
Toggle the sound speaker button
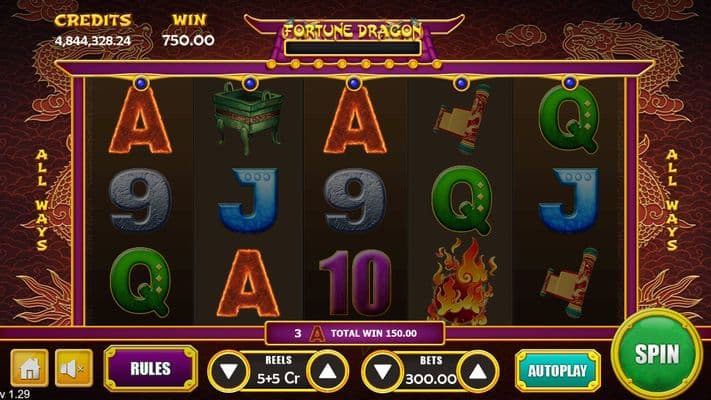[70, 368]
